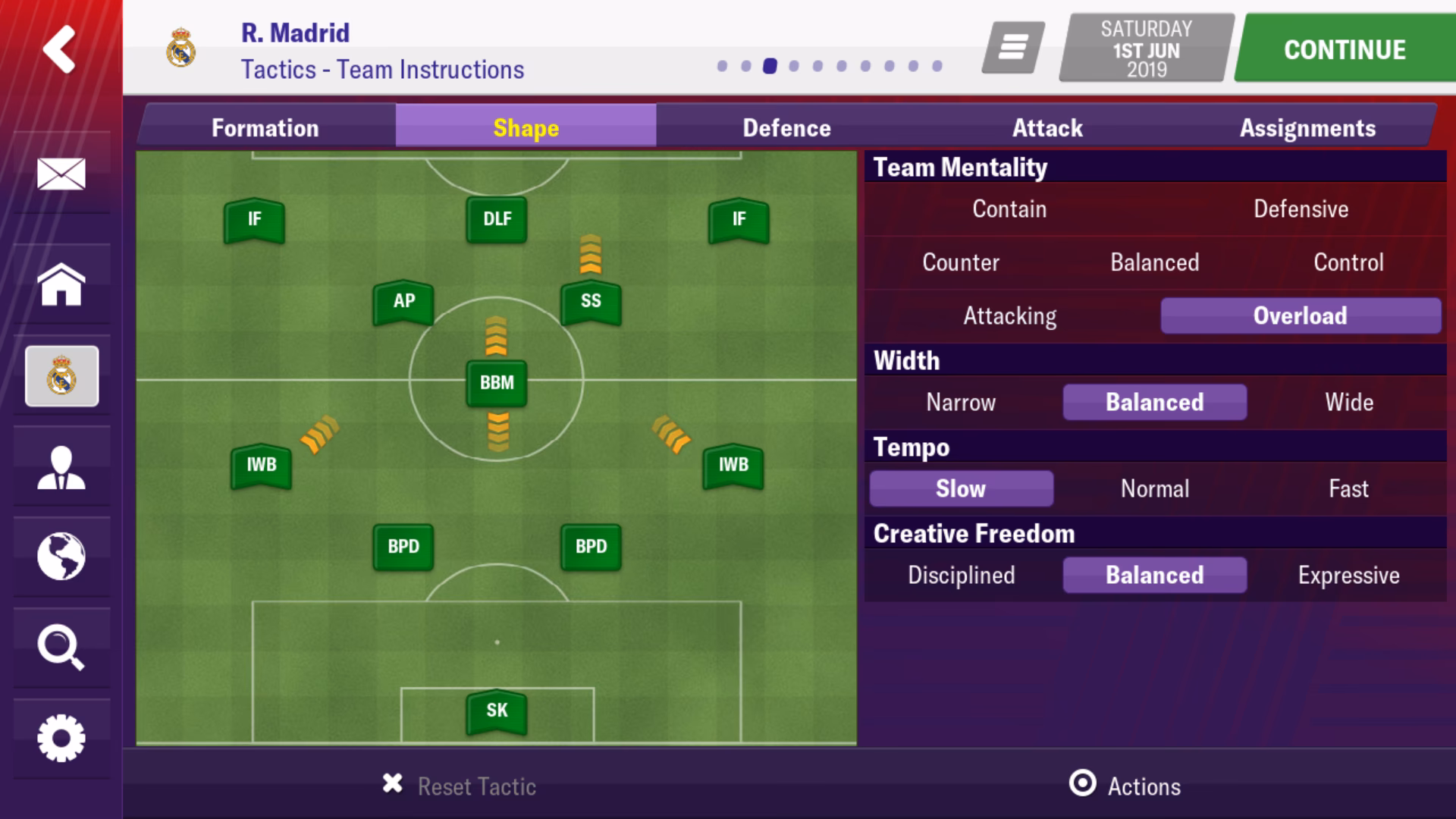Select the left IWB wing-back badge
Viewport: 1456px width, 819px height.
pyautogui.click(x=261, y=463)
